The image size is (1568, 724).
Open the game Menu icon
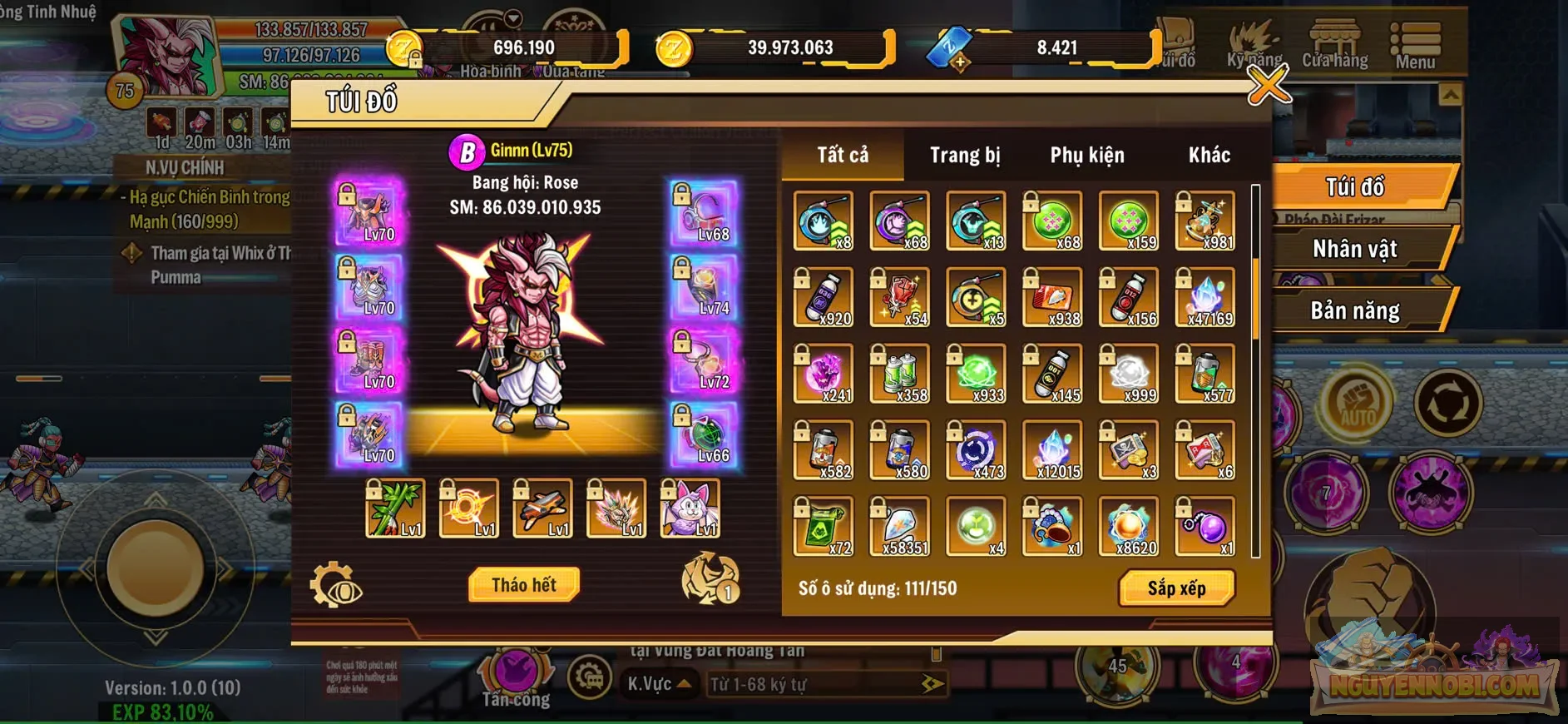1416,37
